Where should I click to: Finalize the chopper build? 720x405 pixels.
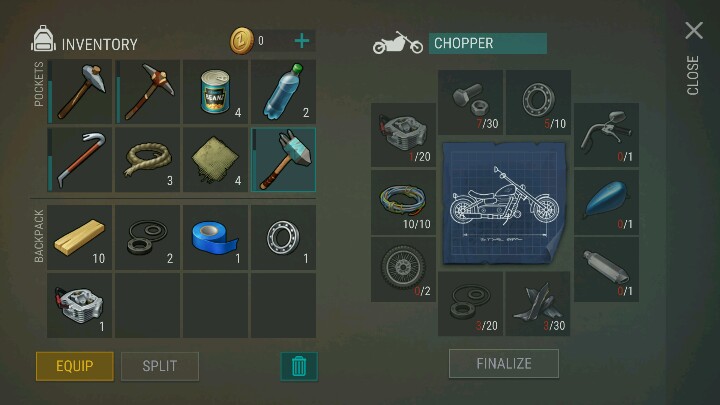tap(503, 363)
